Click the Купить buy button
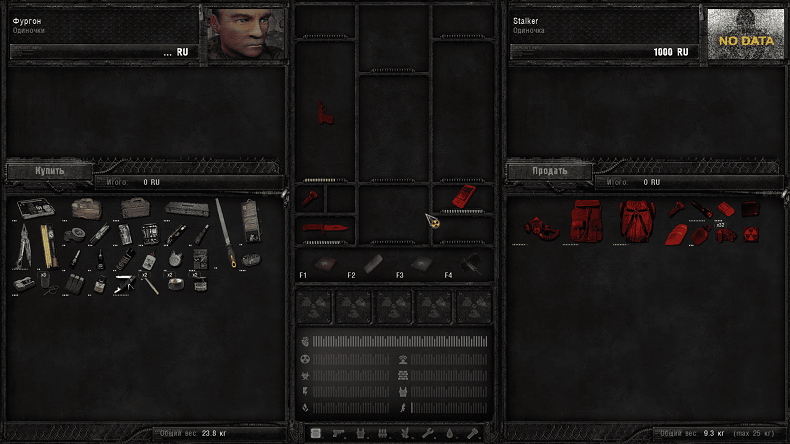The height and width of the screenshot is (444, 790). (x=49, y=171)
